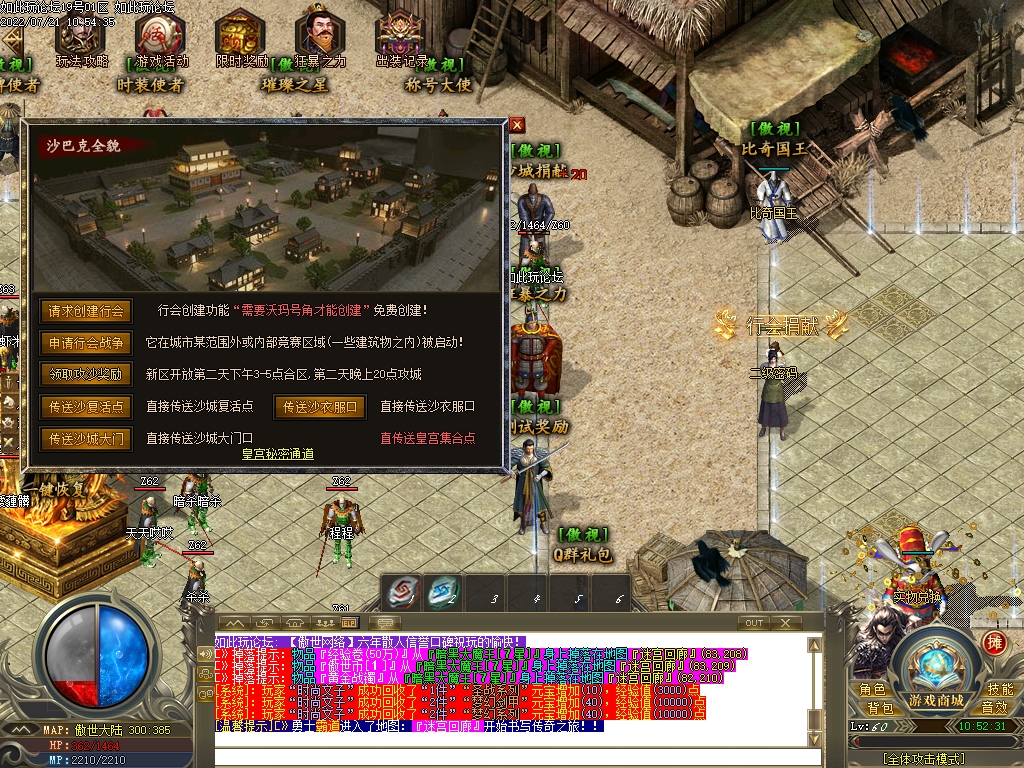Open the 玩法攻略 guide icon
This screenshot has height=768, width=1024.
[x=80, y=38]
